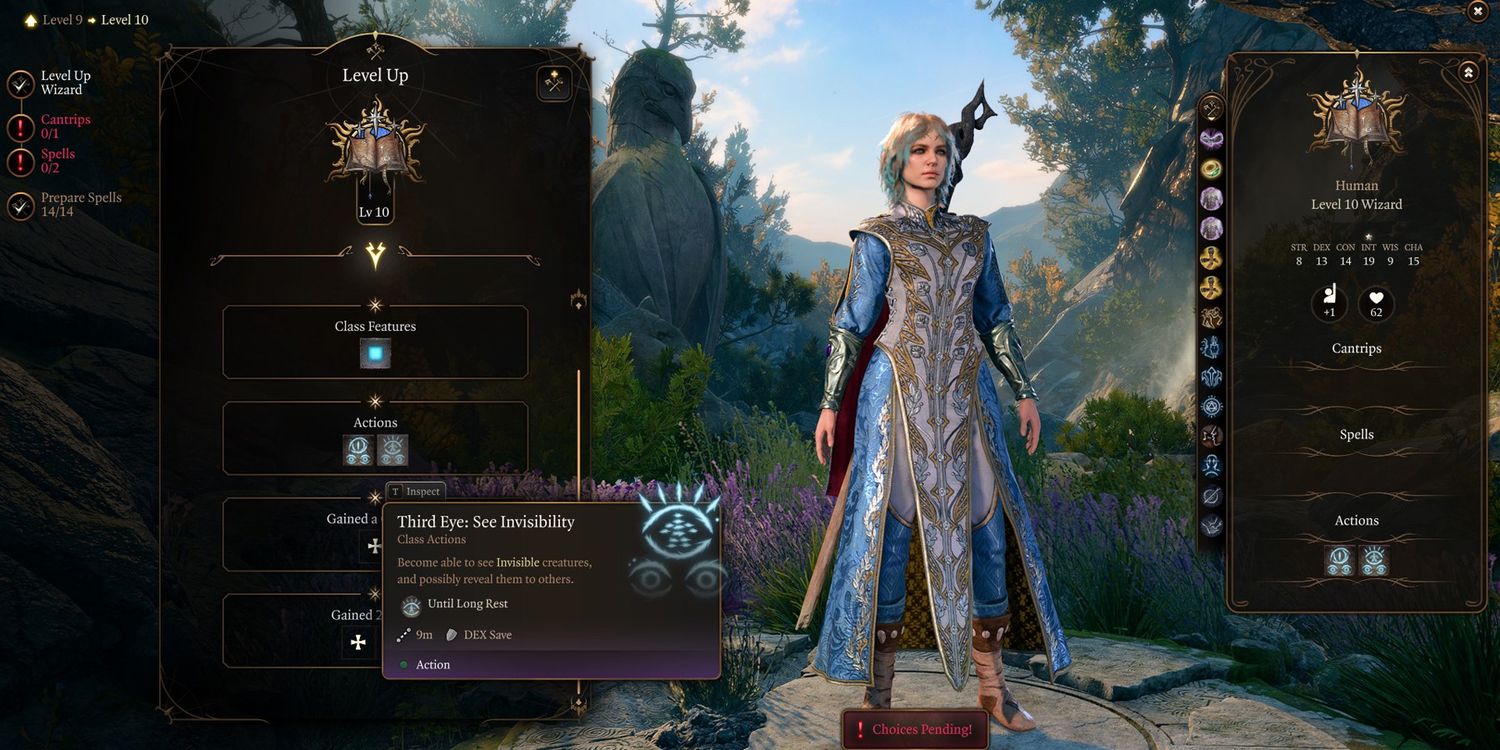Inspect the Third Eye: See Invisibility tooltip

pos(415,491)
